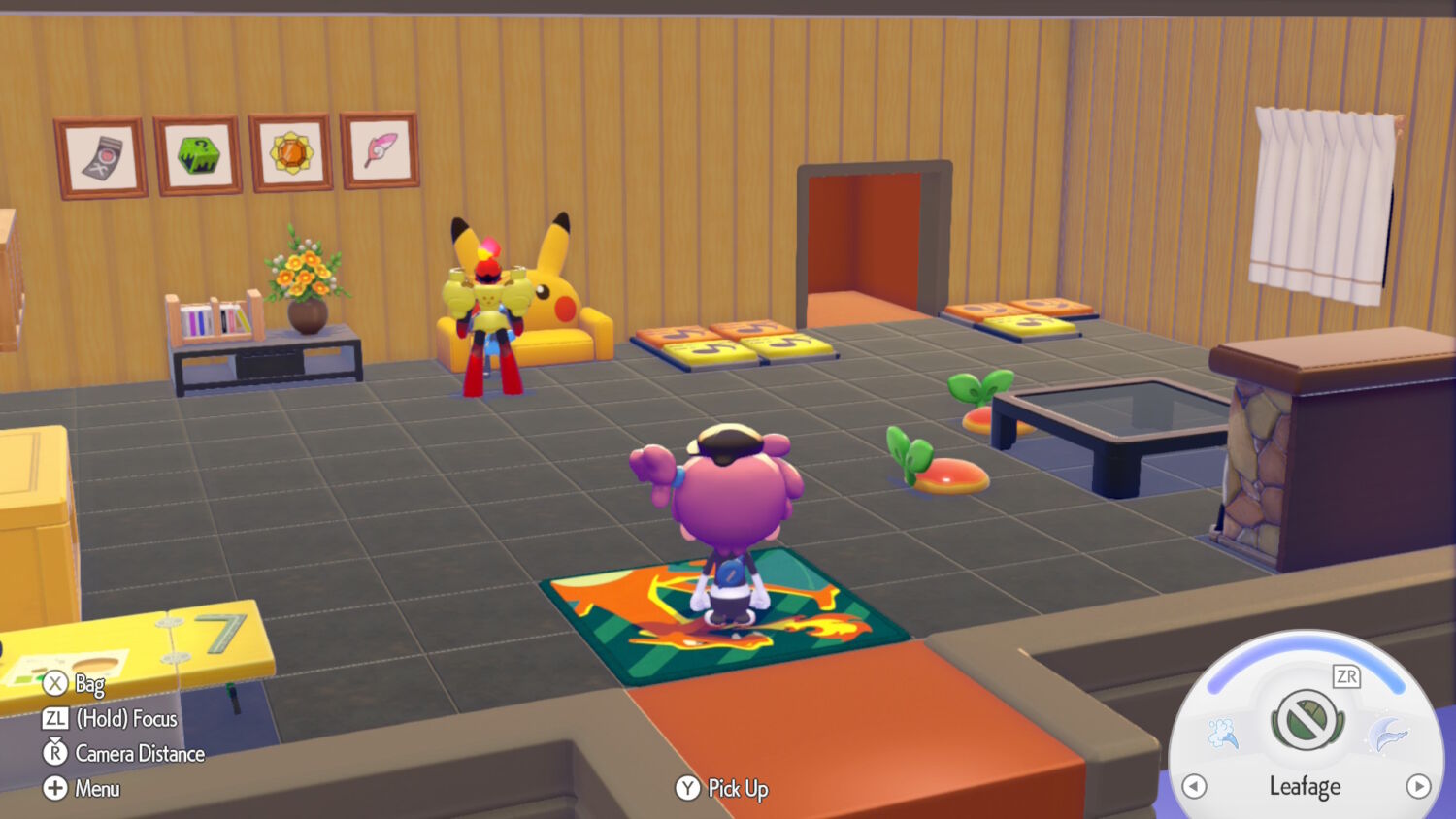Viewport: 1456px width, 819px height.
Task: Choose the crescent blade move icon
Action: coord(1389,735)
